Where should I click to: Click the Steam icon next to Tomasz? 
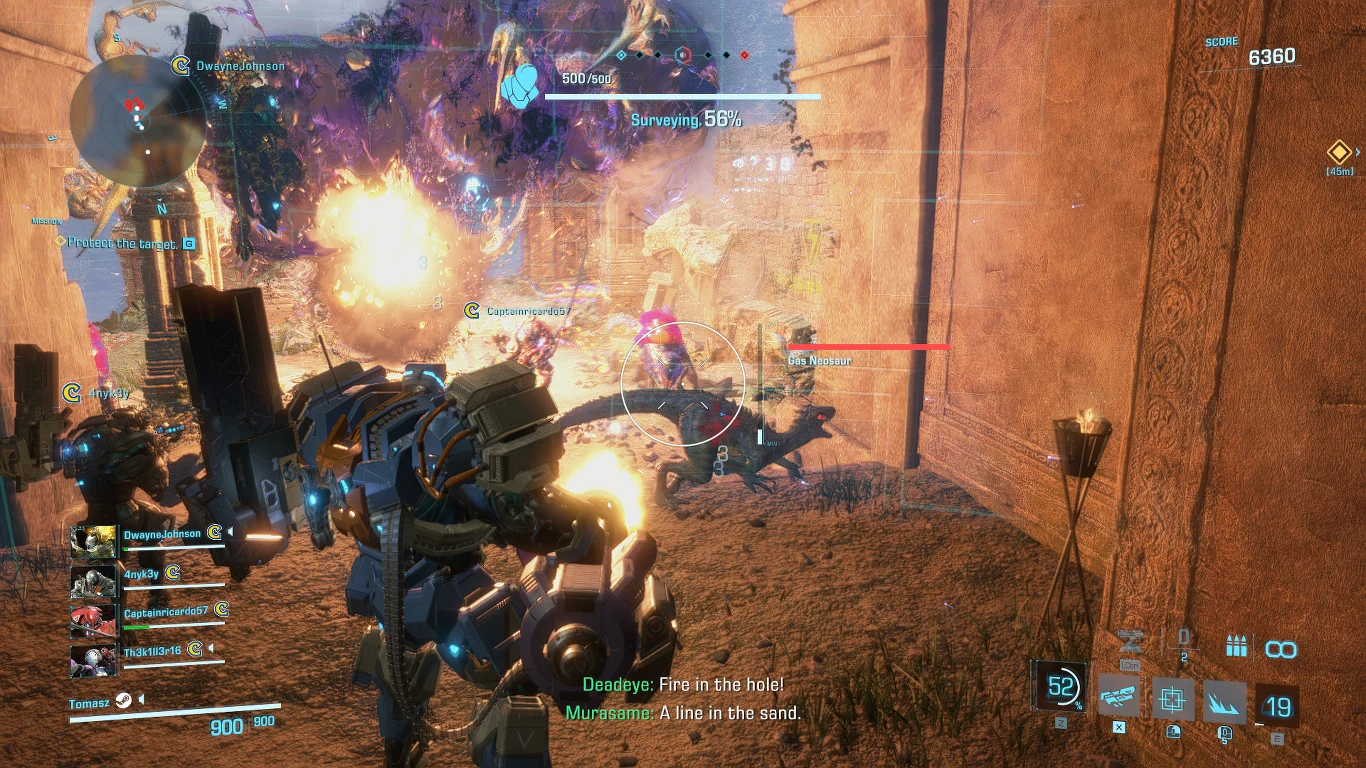click(124, 700)
